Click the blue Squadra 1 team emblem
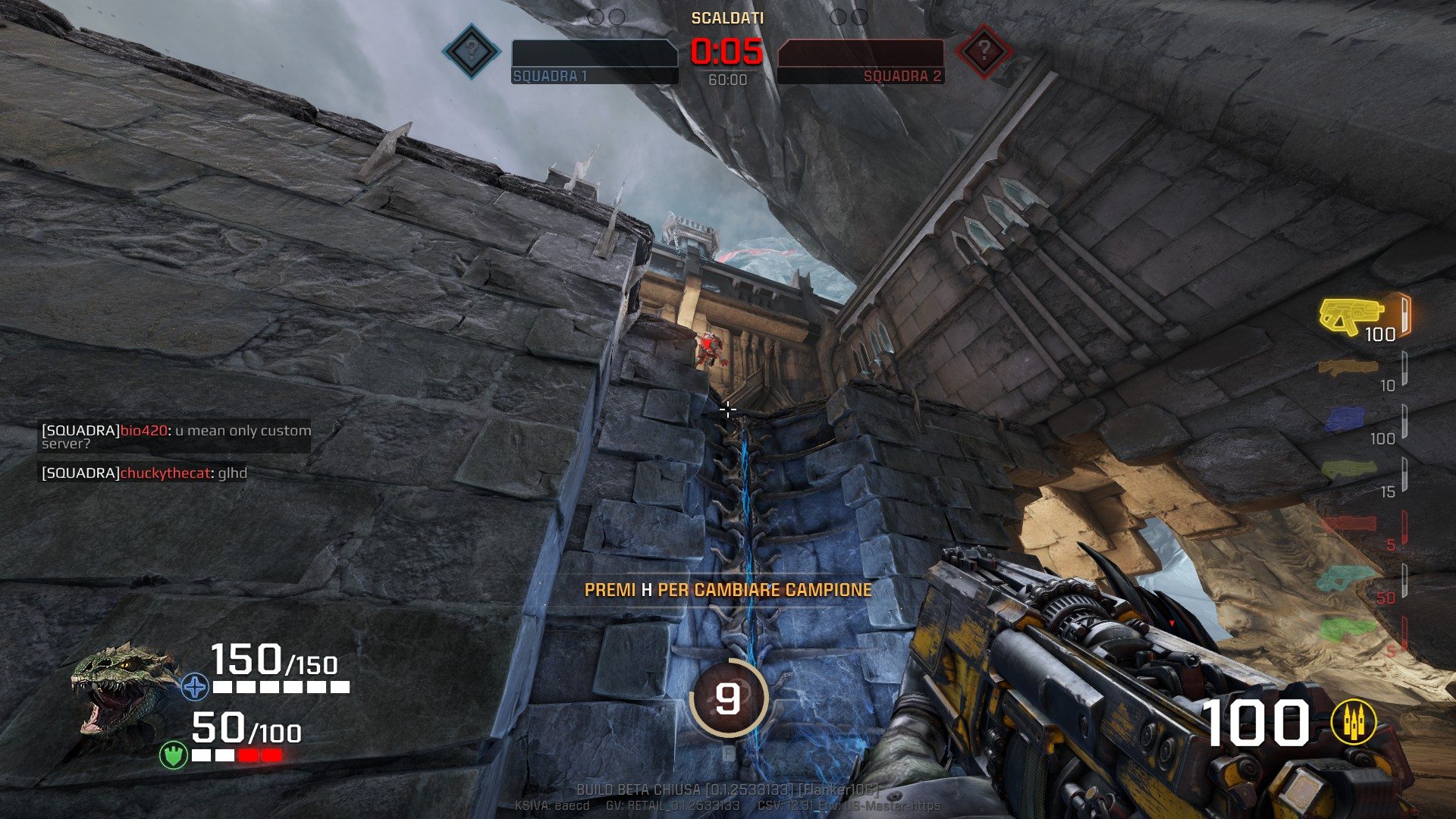Screen dimensions: 1456x819 (x=472, y=52)
